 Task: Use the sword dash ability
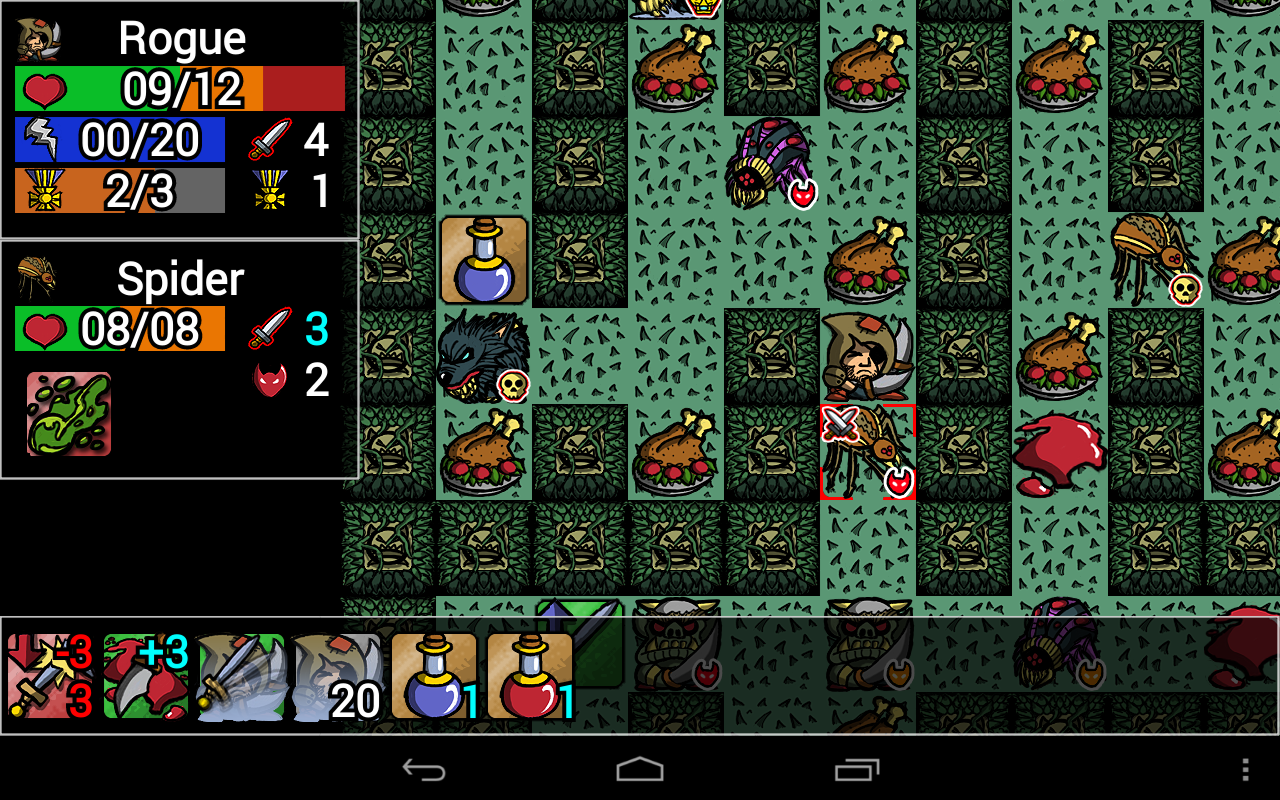(x=242, y=676)
